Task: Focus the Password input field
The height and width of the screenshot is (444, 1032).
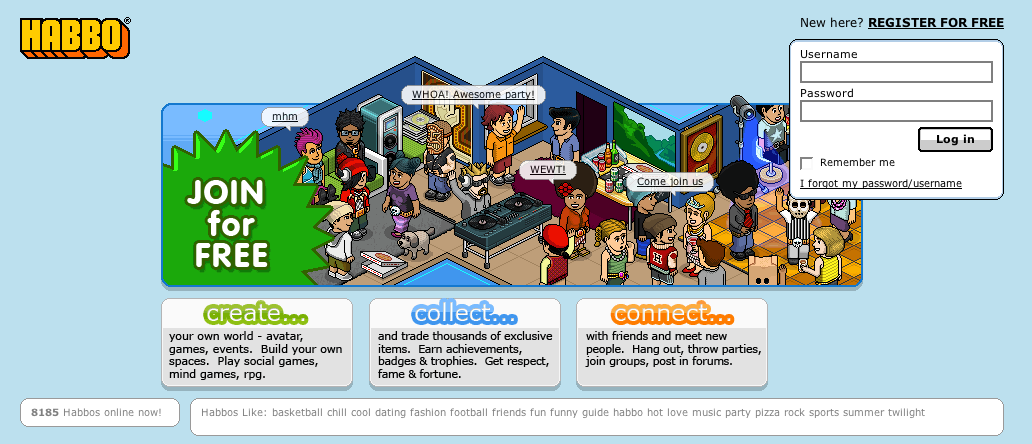Action: [x=896, y=111]
